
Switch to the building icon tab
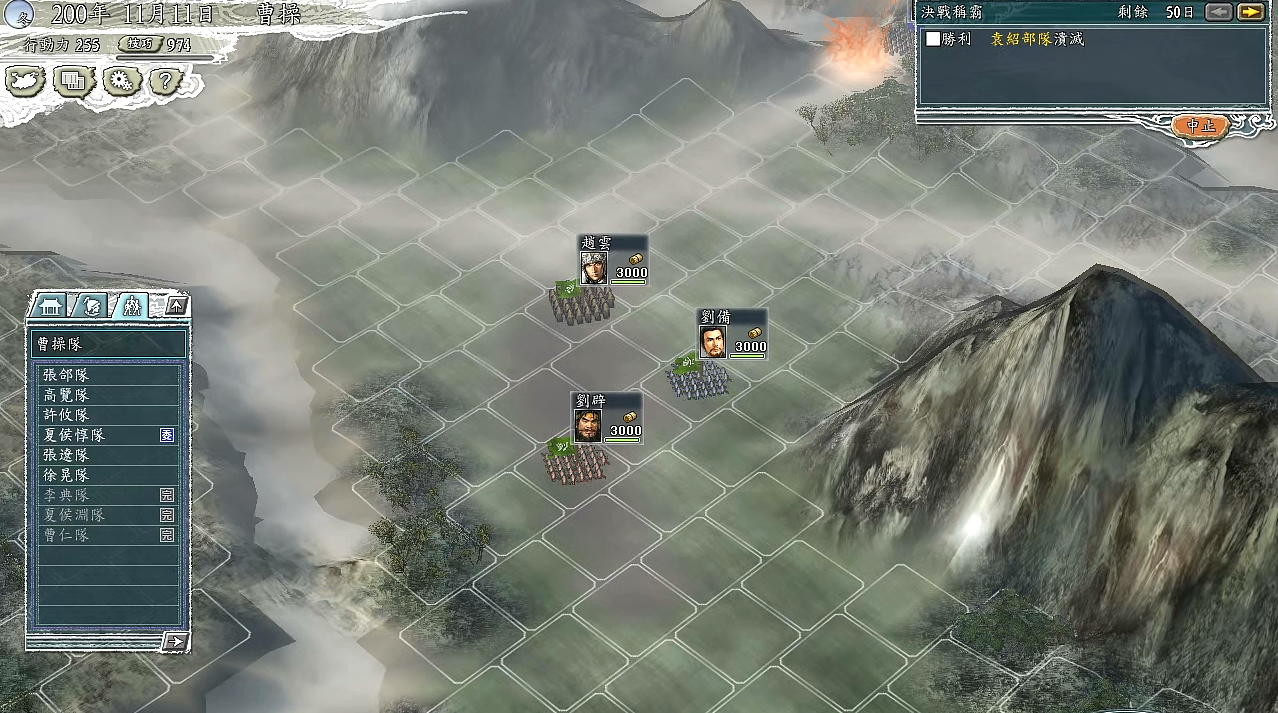click(x=51, y=306)
